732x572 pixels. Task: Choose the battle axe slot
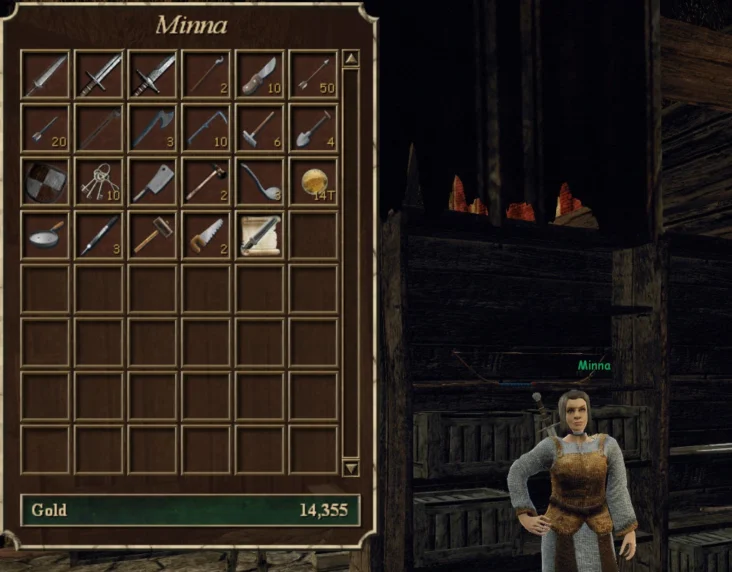[152, 128]
